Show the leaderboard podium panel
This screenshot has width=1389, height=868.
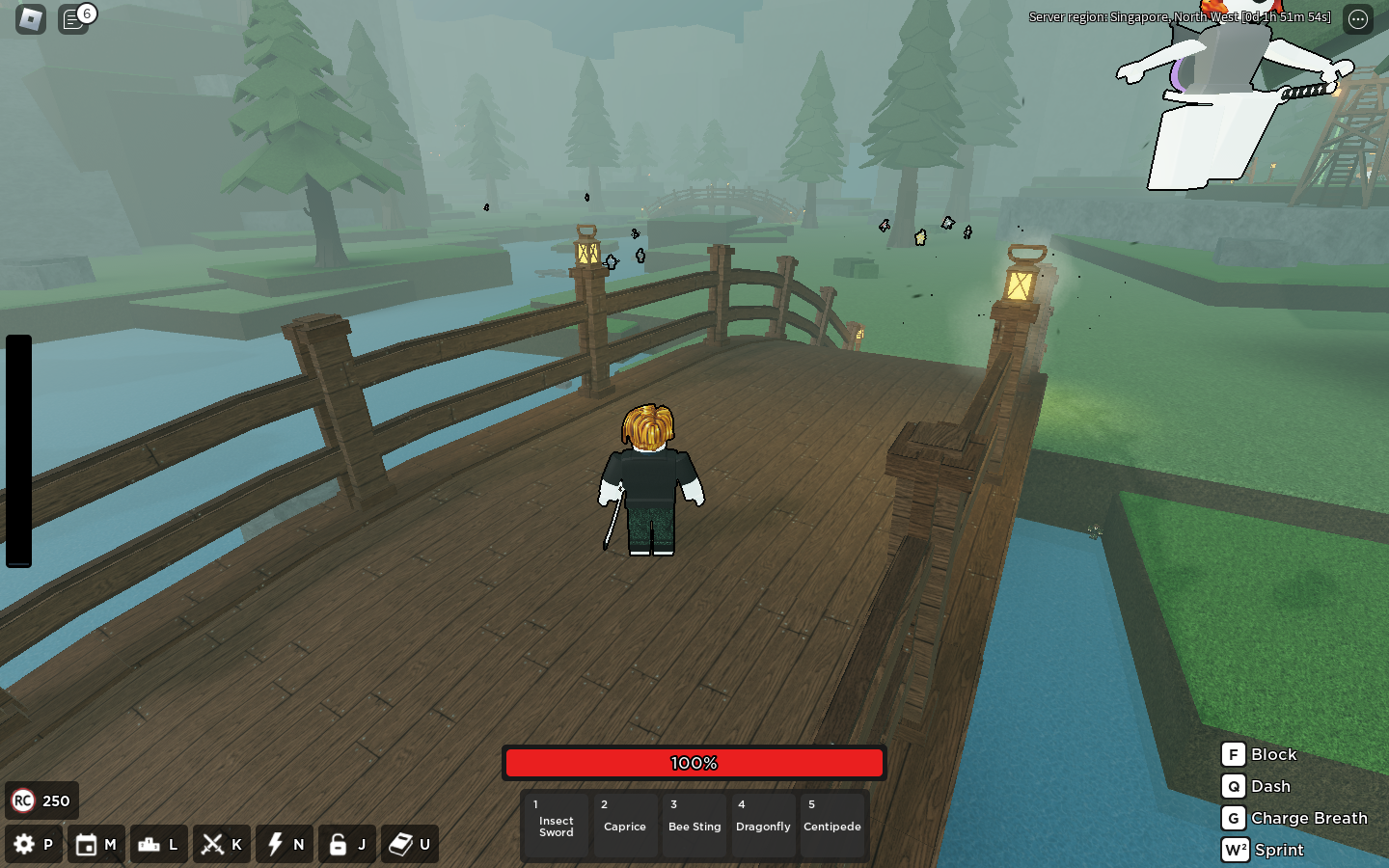coord(150,845)
